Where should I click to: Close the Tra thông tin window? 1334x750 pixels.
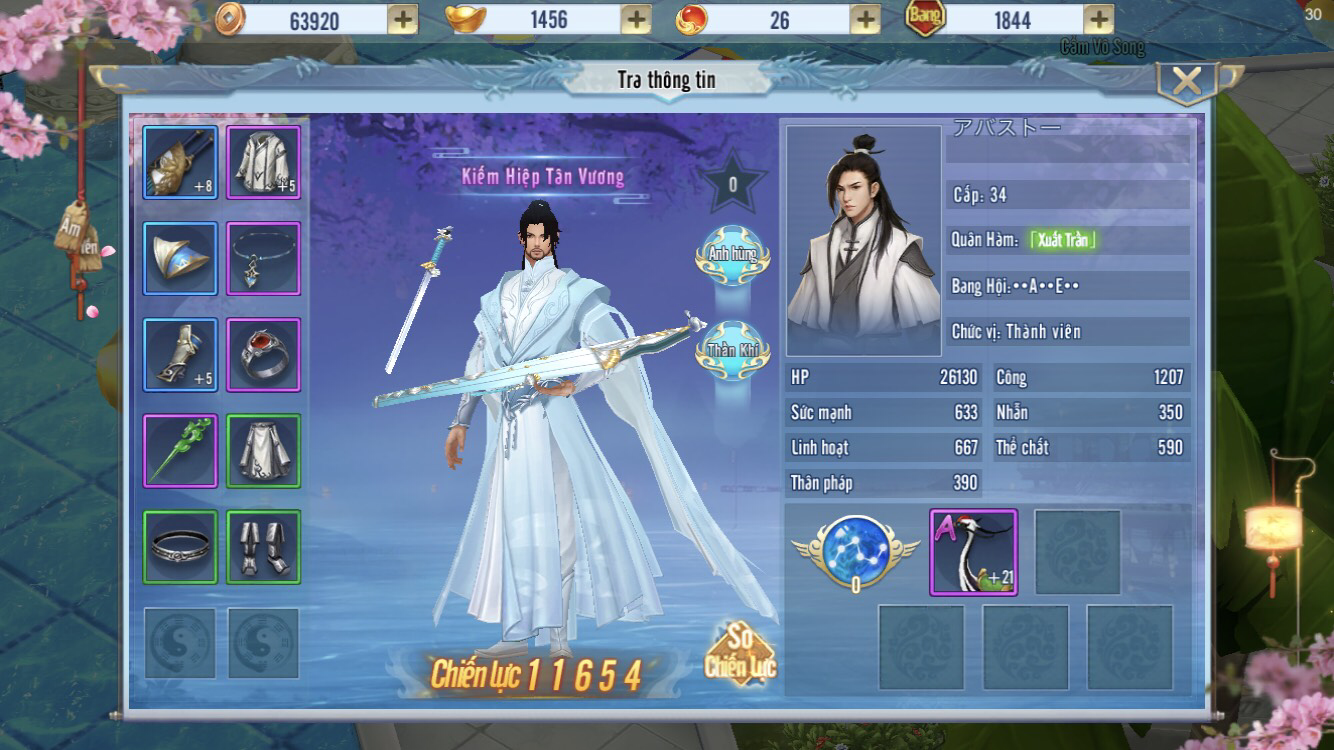[x=1187, y=82]
